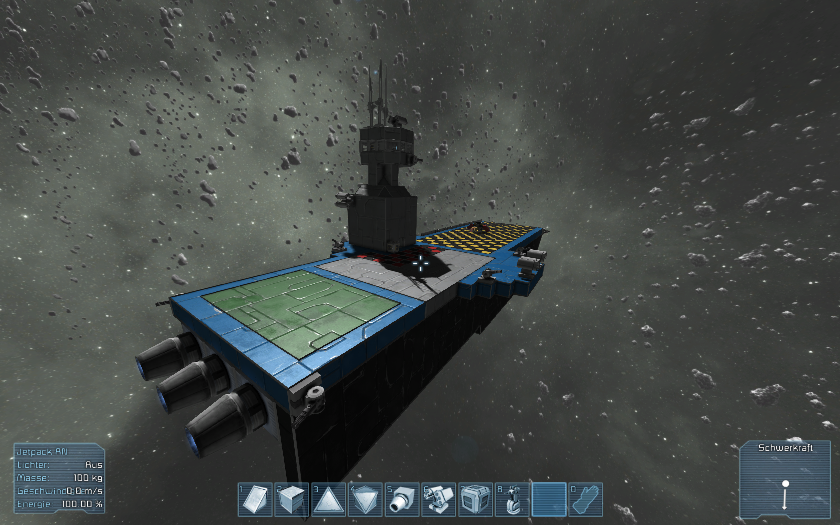Viewport: 840px width, 525px height.
Task: Pick the upright turret block slot
Action: click(512, 499)
